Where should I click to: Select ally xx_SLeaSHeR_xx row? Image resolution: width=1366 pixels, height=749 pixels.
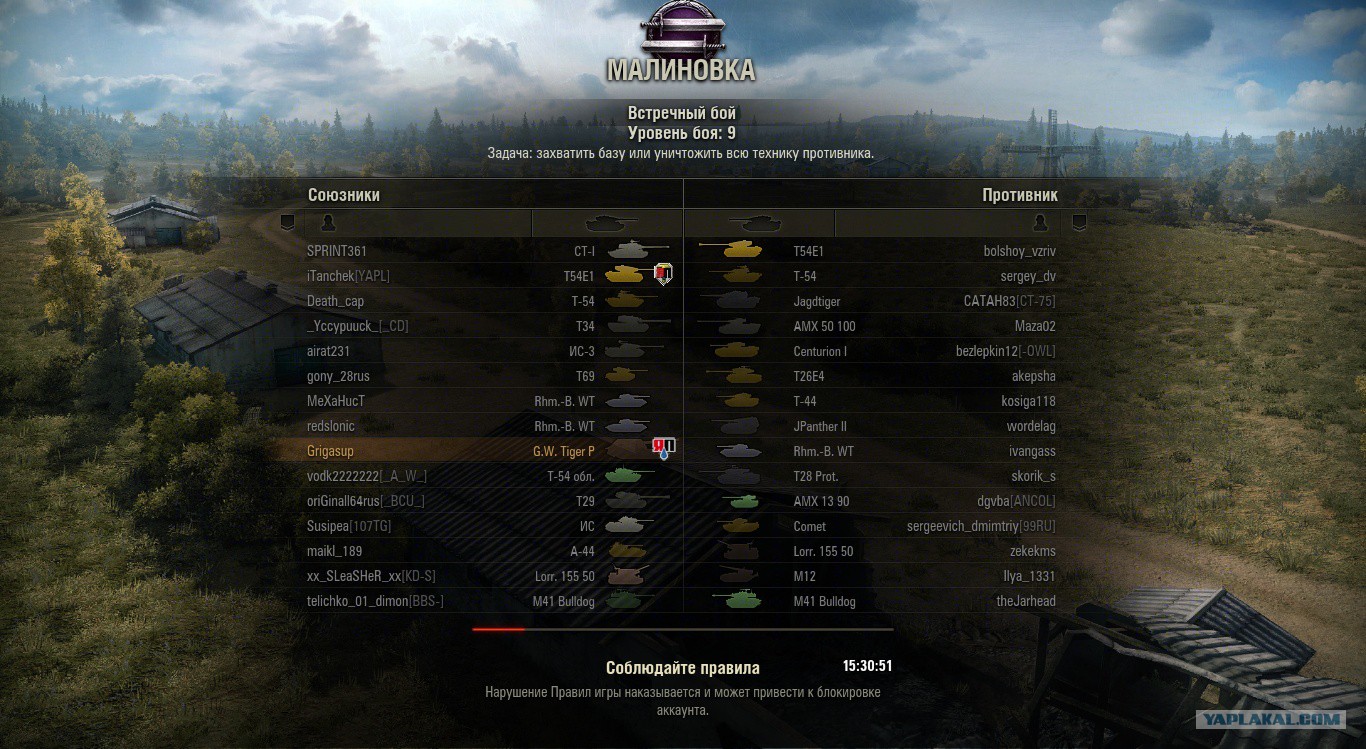pyautogui.click(x=371, y=576)
